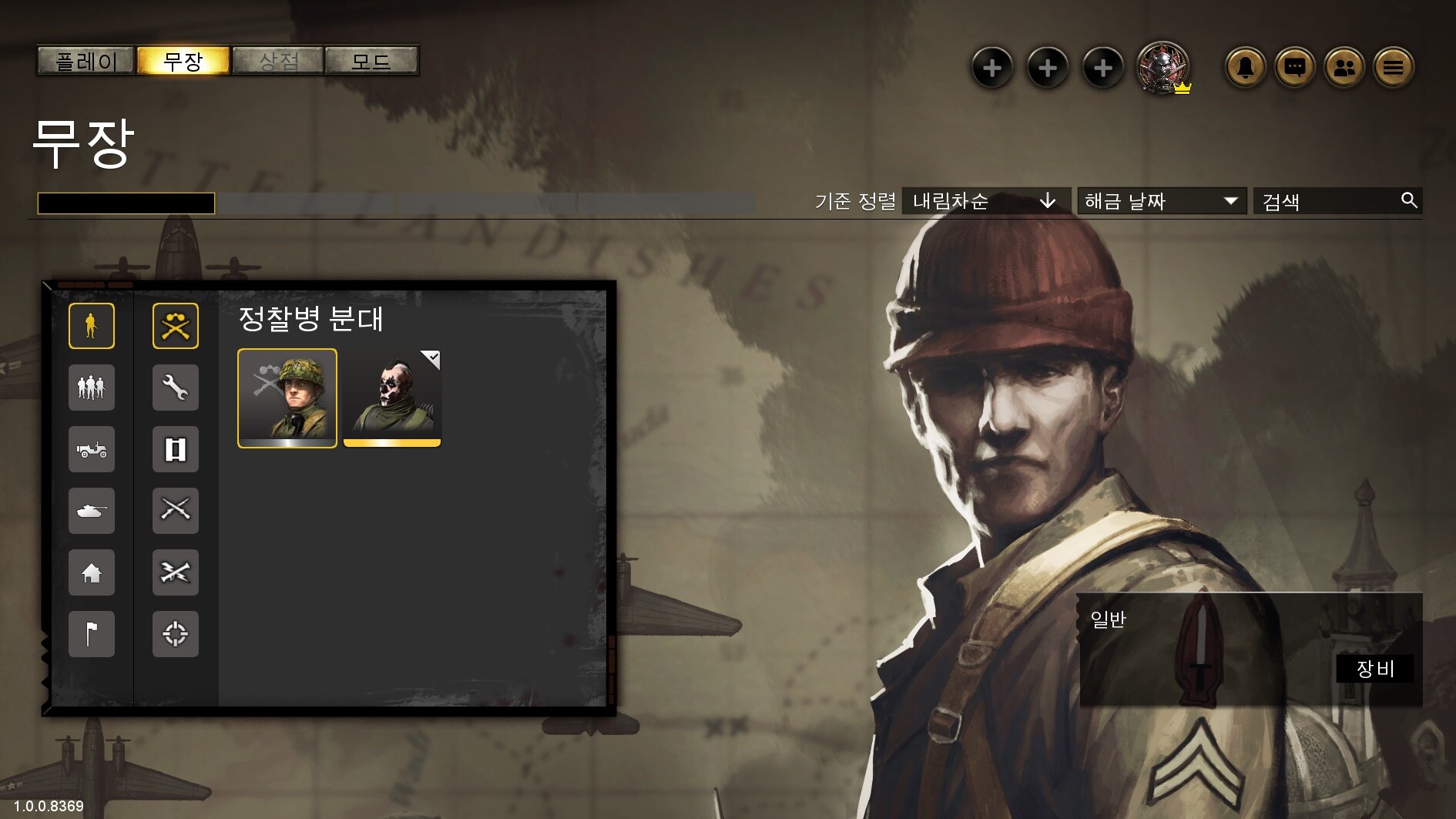Open the flag category icon

92,634
